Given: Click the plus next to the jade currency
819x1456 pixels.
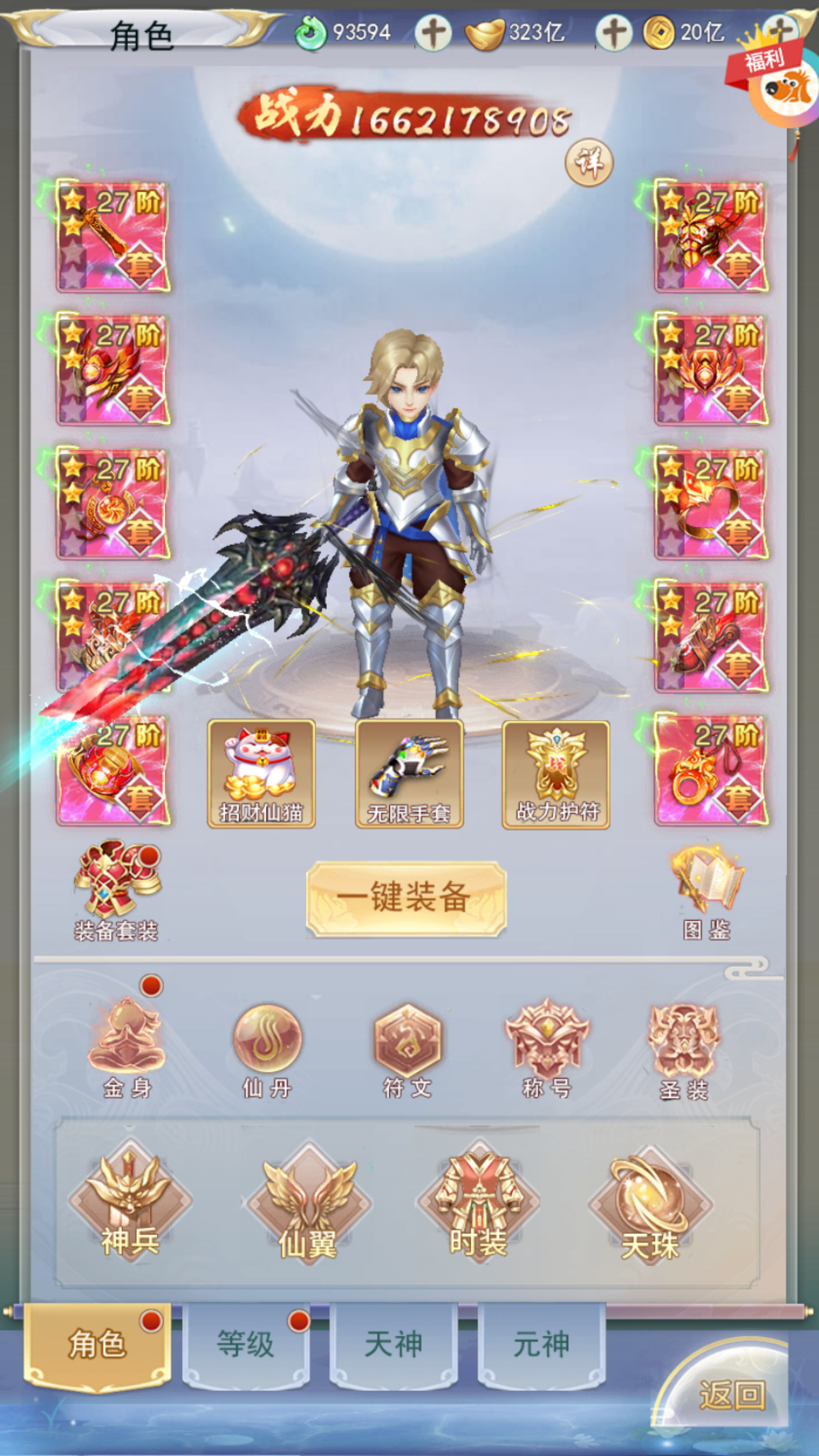Looking at the screenshot, I should click(435, 32).
